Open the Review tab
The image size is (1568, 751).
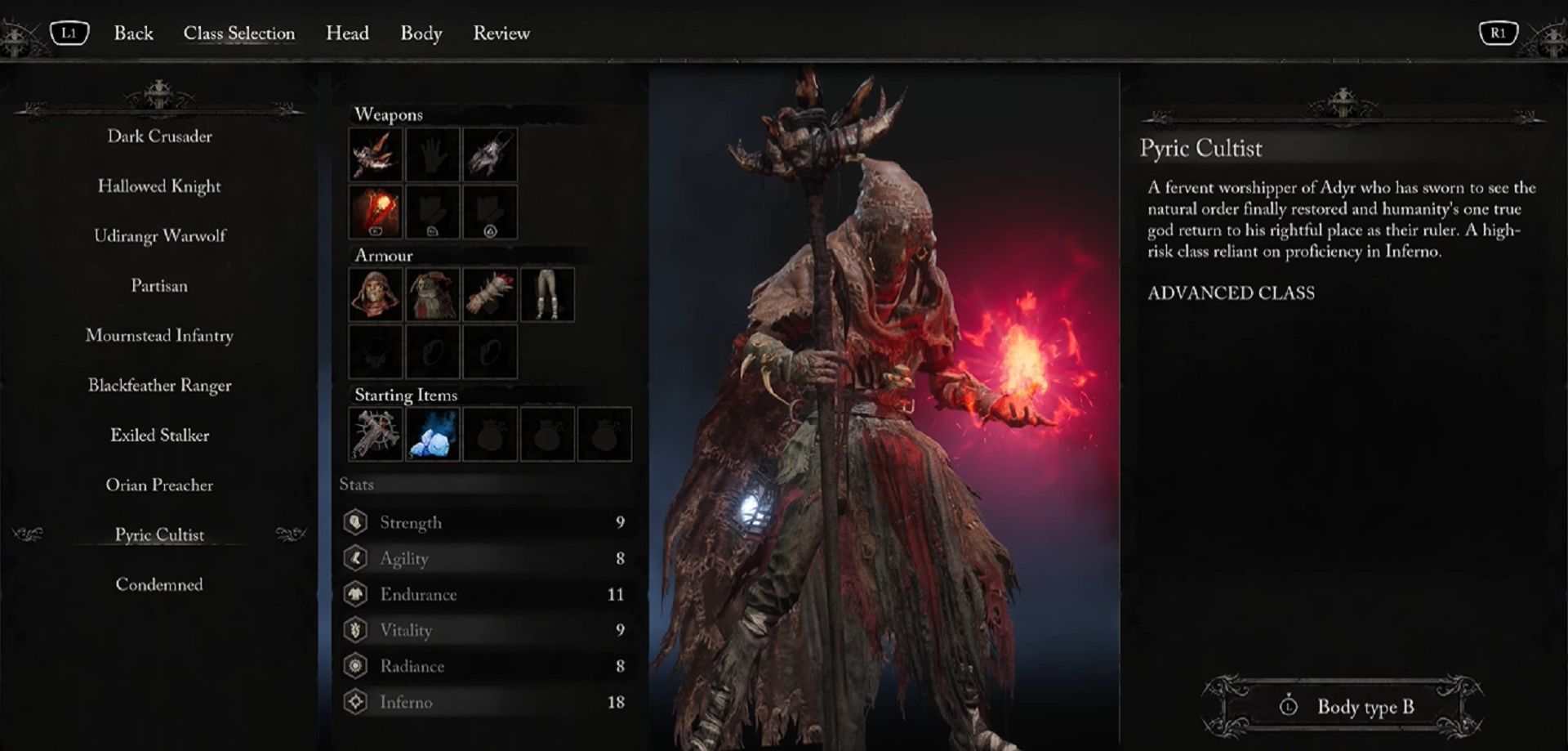[x=501, y=34]
